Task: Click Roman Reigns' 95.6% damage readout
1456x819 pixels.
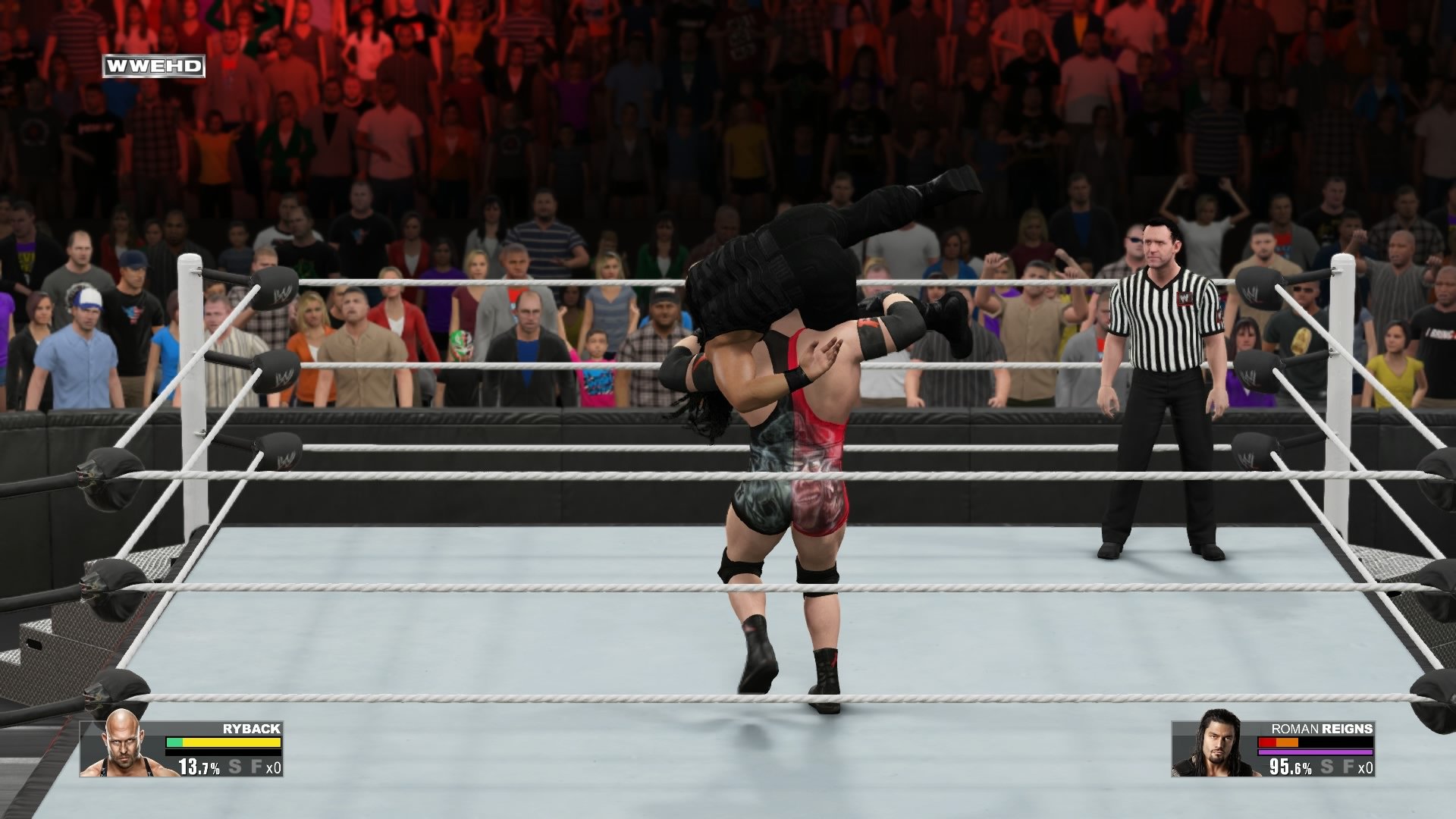Action: click(1291, 767)
